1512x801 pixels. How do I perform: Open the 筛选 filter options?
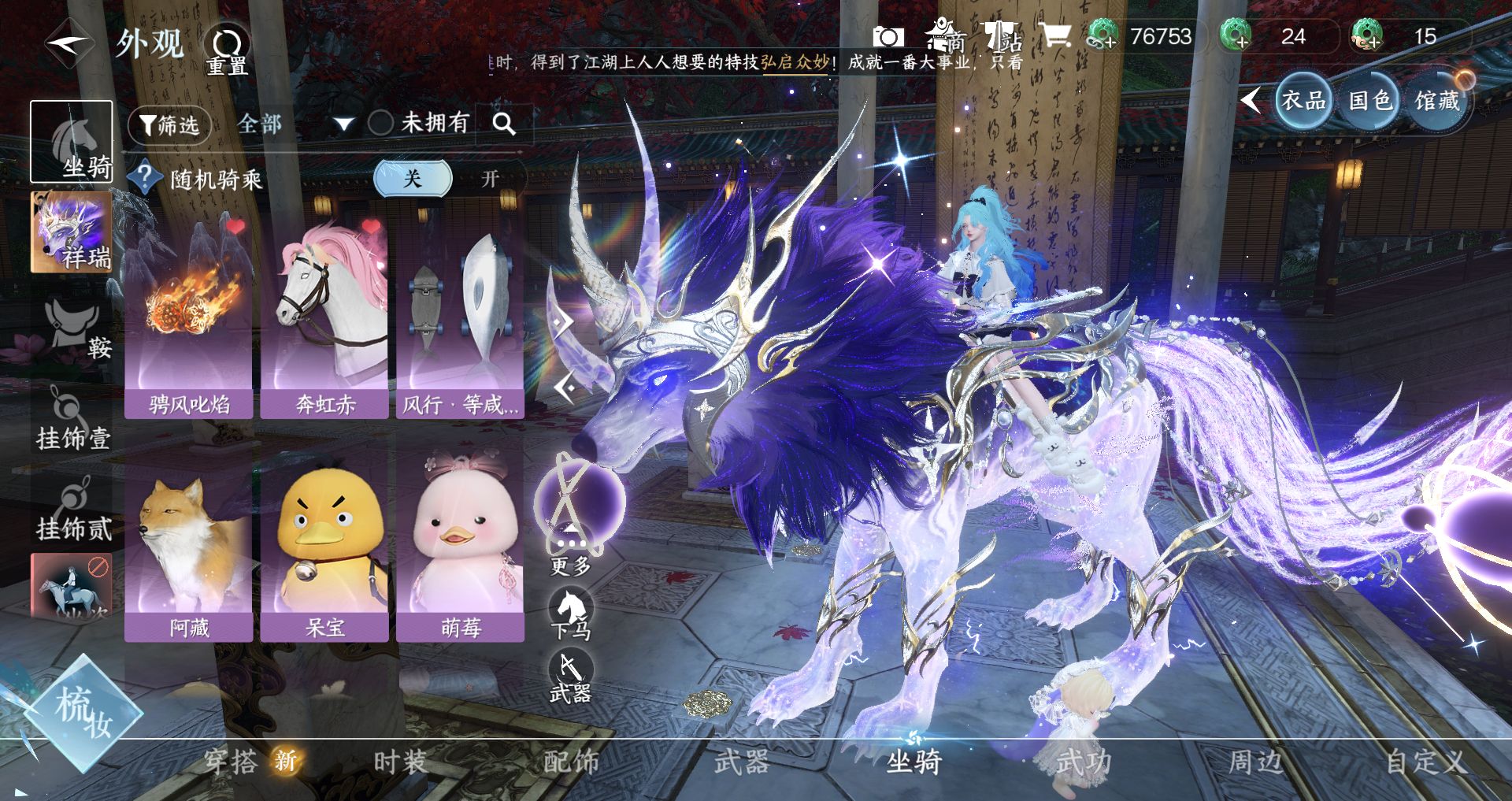click(169, 125)
